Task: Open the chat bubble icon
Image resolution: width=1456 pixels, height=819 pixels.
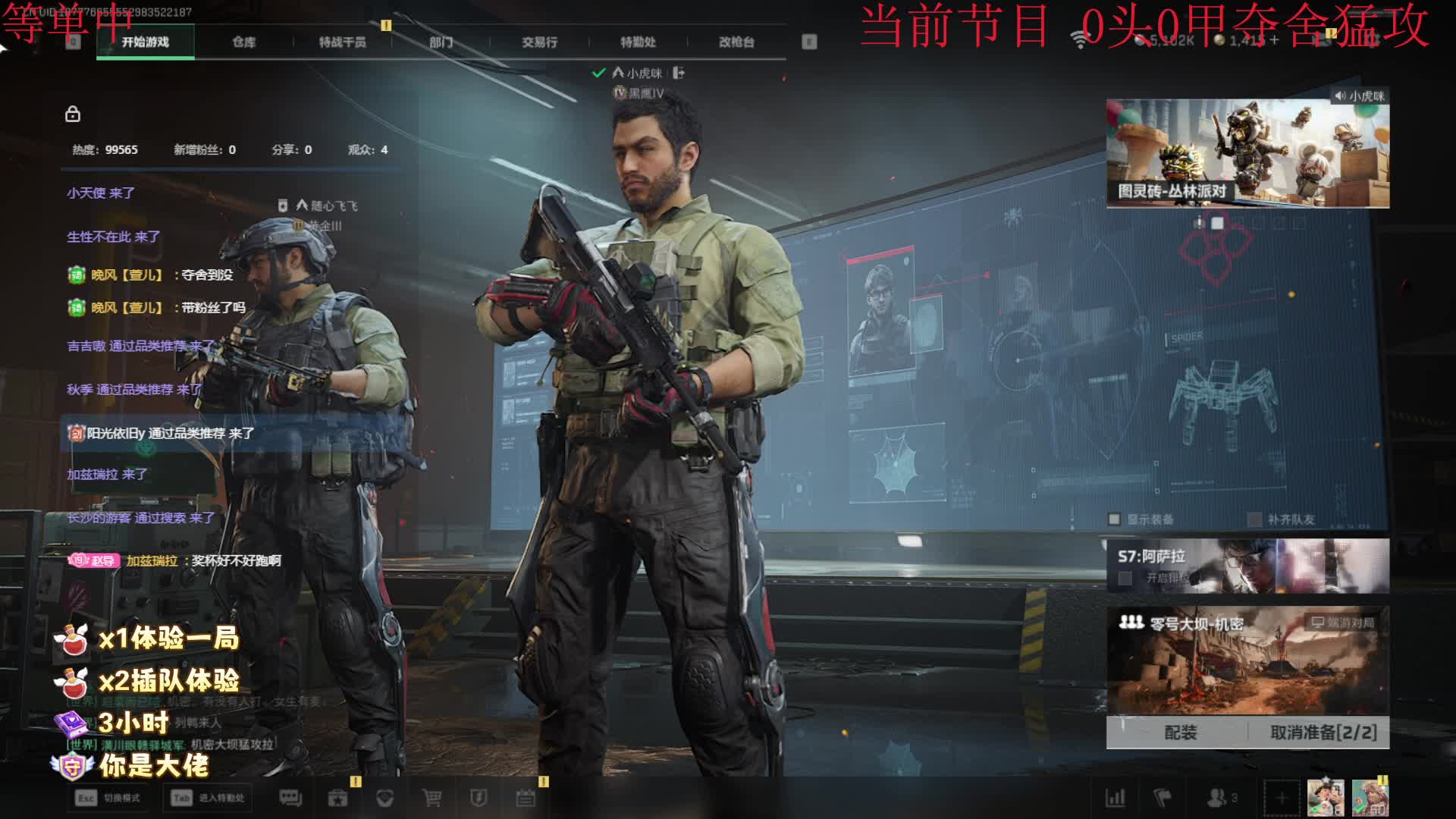Action: point(290,798)
